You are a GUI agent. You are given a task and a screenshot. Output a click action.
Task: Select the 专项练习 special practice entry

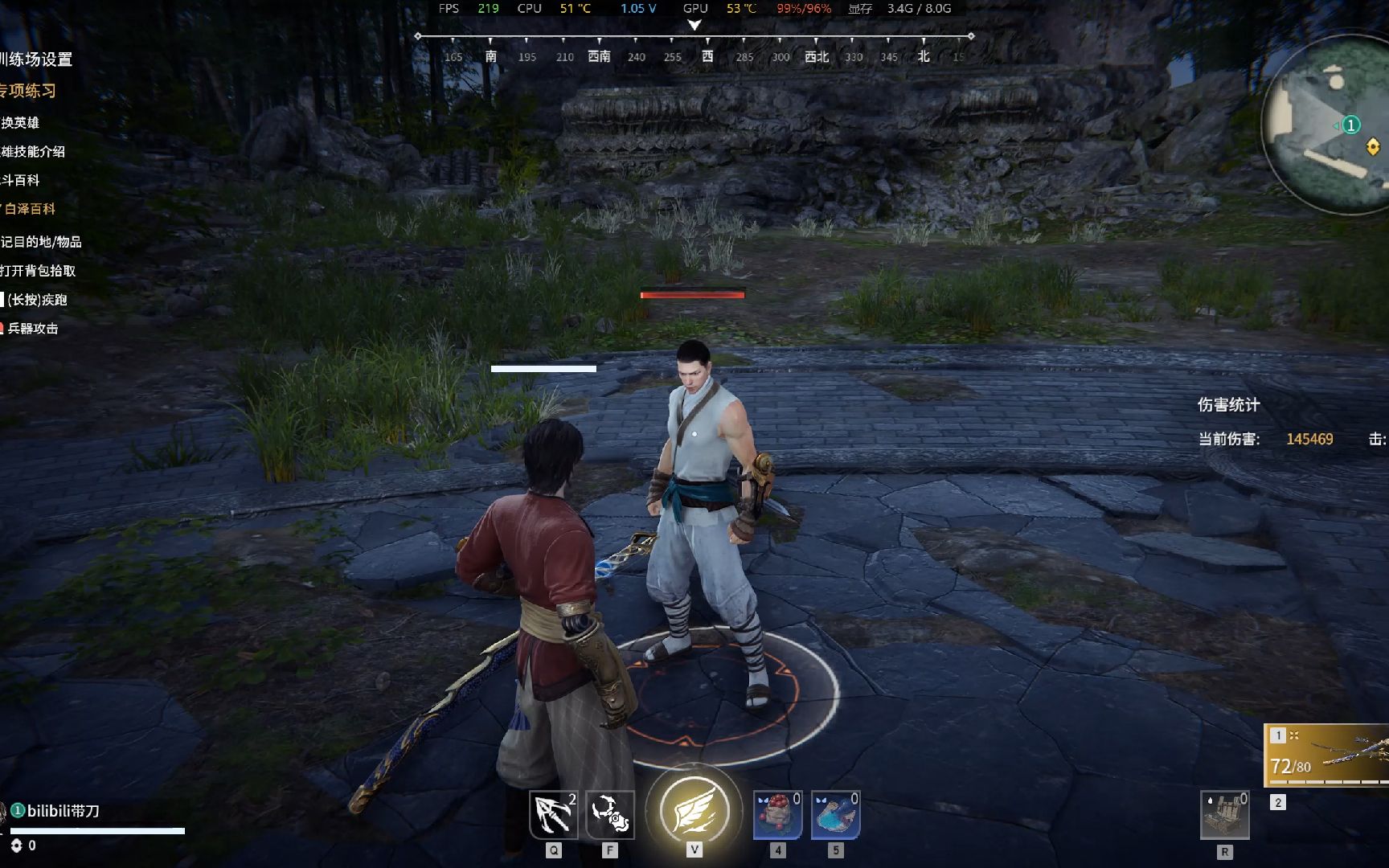pos(29,91)
